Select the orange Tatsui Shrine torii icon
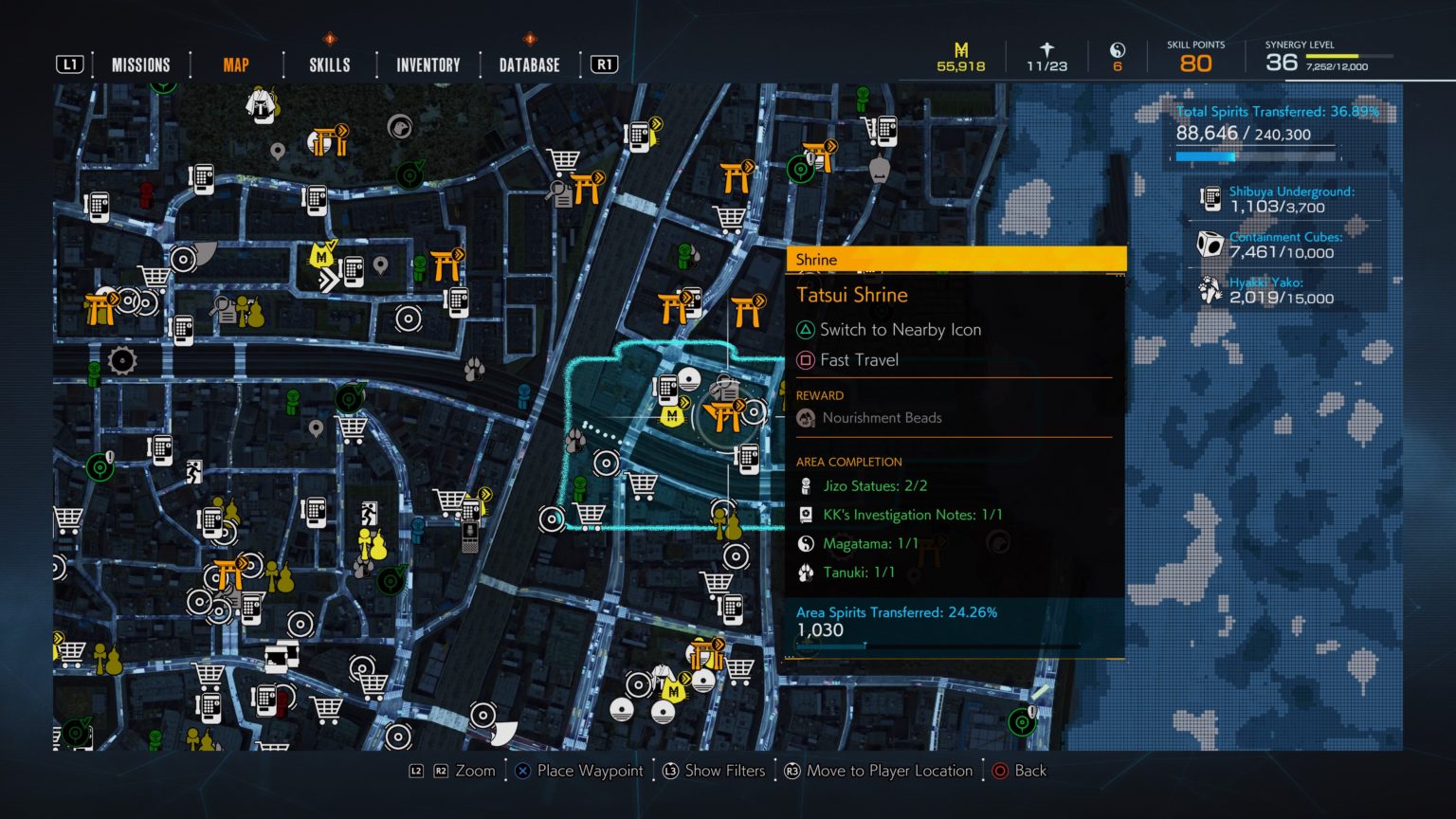Viewport: 1456px width, 819px height. 725,414
